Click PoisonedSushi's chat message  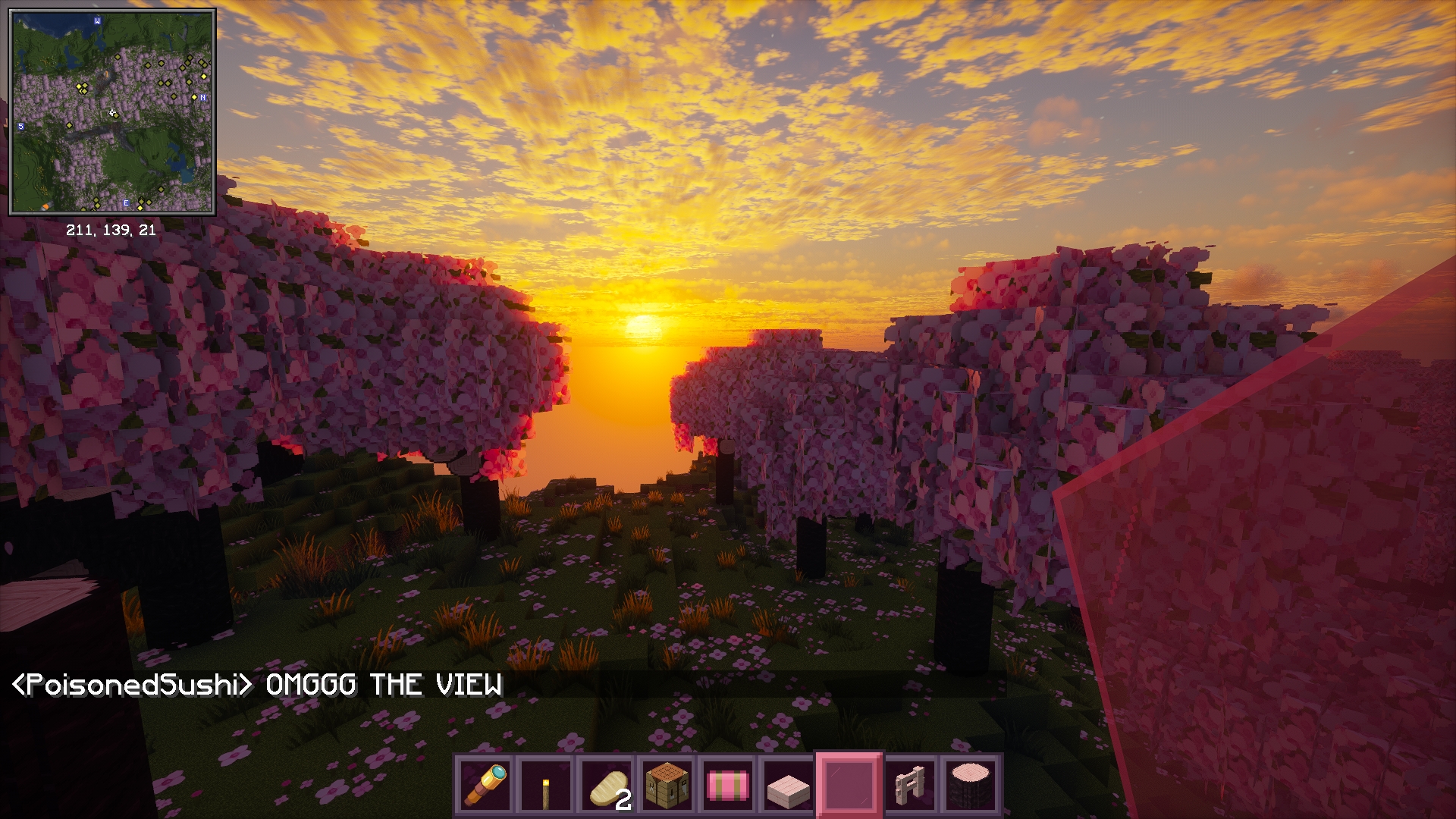click(258, 685)
